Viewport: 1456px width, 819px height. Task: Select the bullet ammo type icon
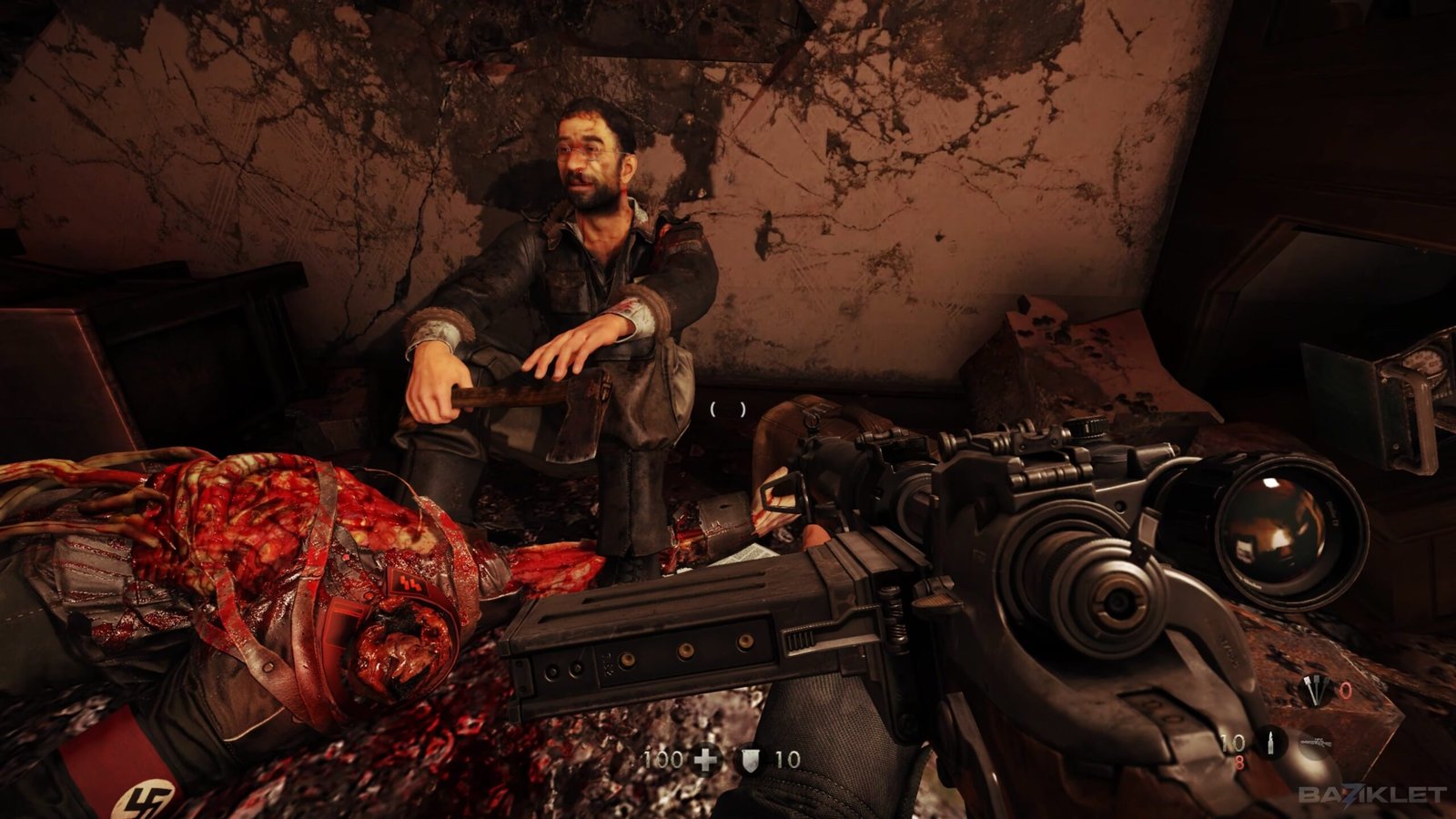pyautogui.click(x=1272, y=743)
